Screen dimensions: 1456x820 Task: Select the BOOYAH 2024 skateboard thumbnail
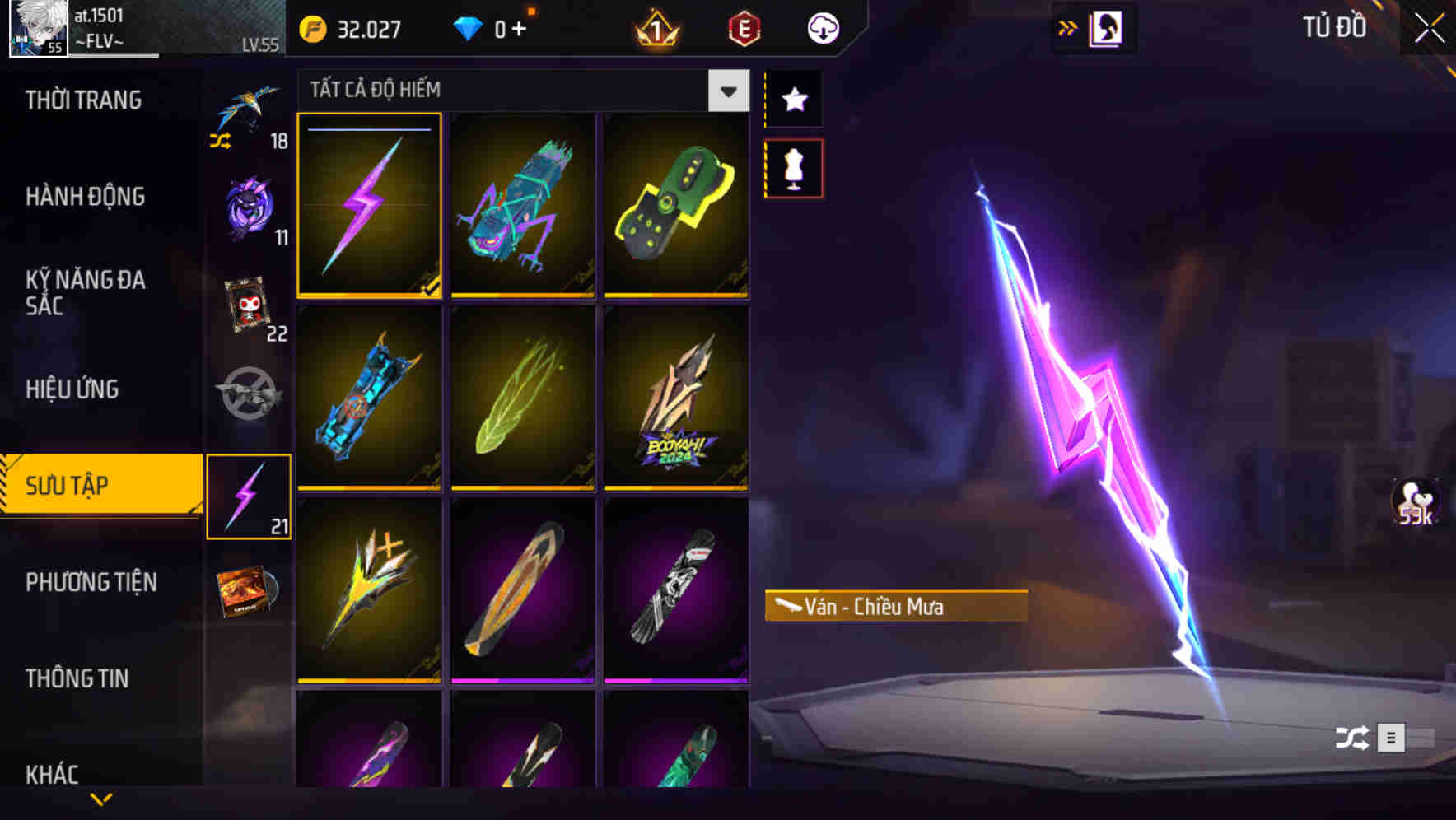coord(675,399)
